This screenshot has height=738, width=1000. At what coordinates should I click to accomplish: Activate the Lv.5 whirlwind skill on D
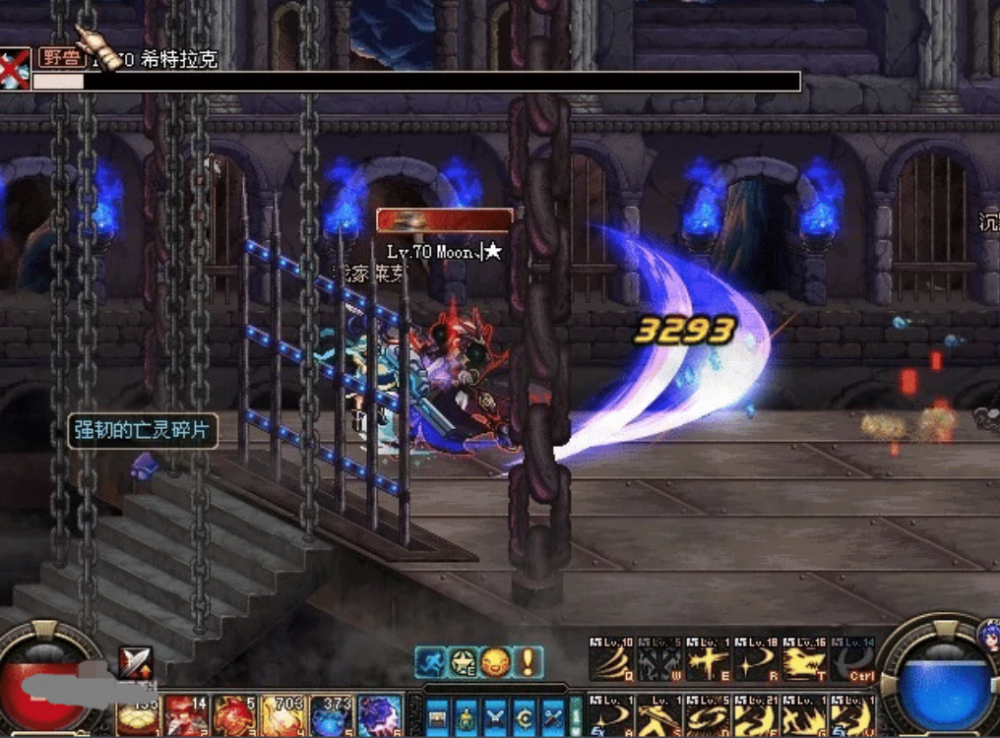click(x=708, y=716)
